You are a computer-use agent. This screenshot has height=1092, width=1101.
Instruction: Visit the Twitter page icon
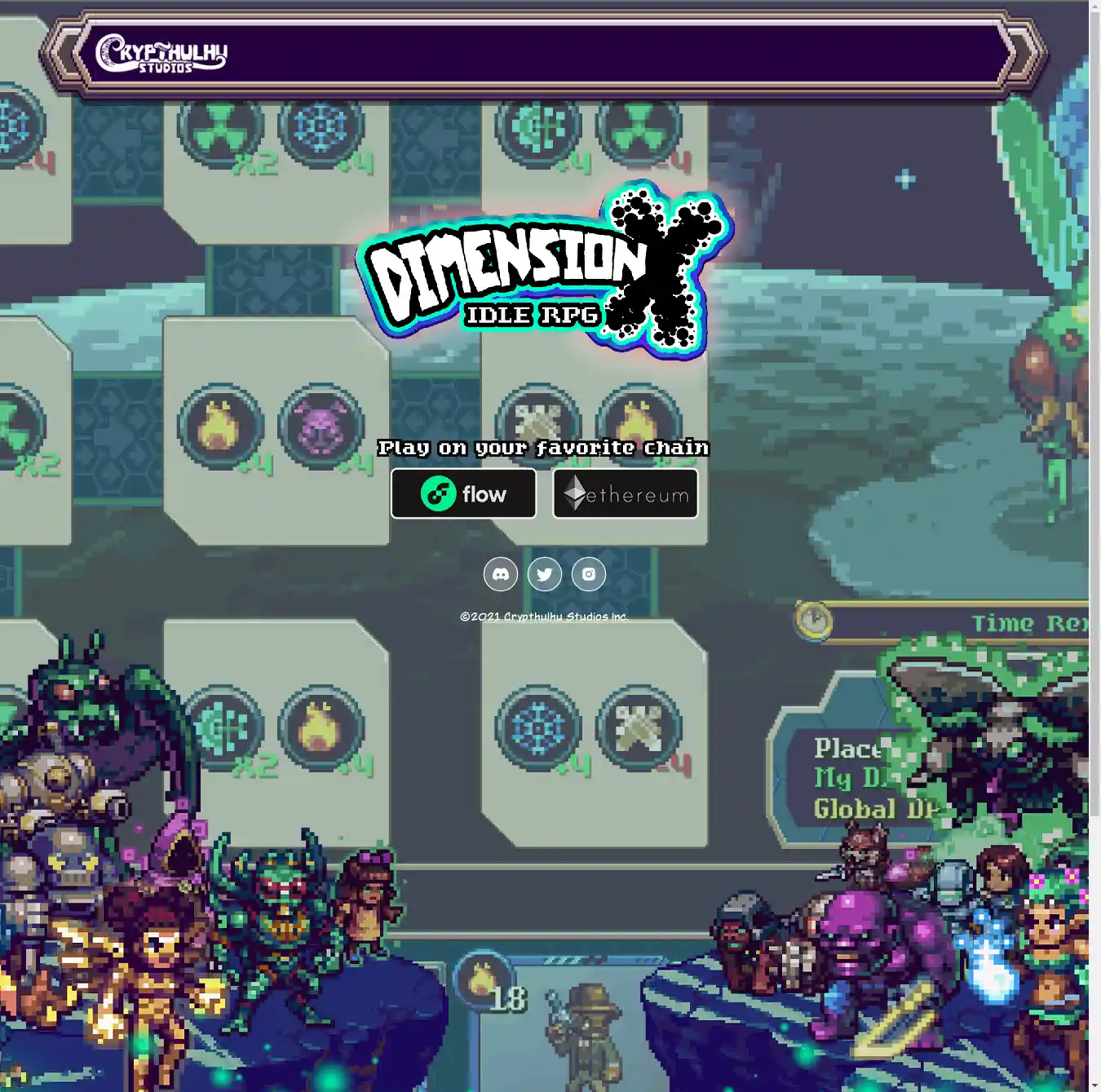click(545, 574)
